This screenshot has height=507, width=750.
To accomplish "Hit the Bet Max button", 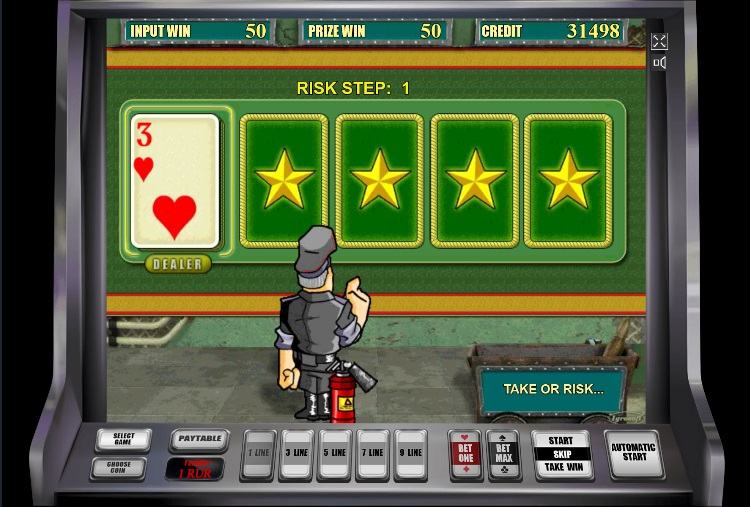I will click(x=503, y=453).
